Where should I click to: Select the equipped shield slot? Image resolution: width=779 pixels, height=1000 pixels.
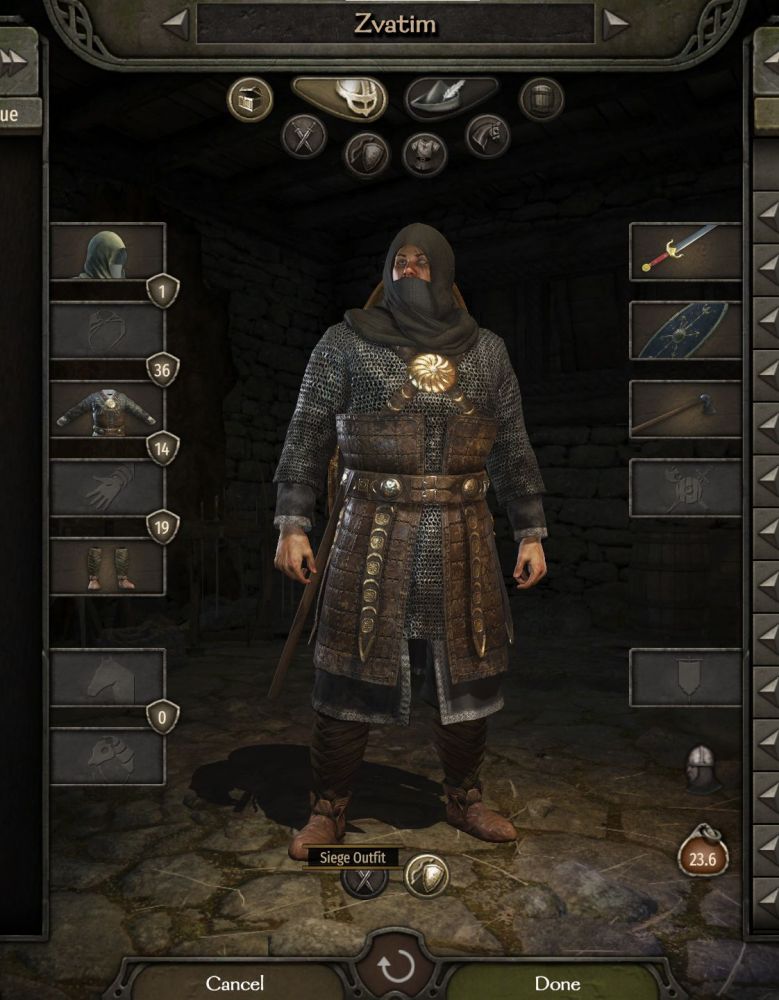[685, 330]
